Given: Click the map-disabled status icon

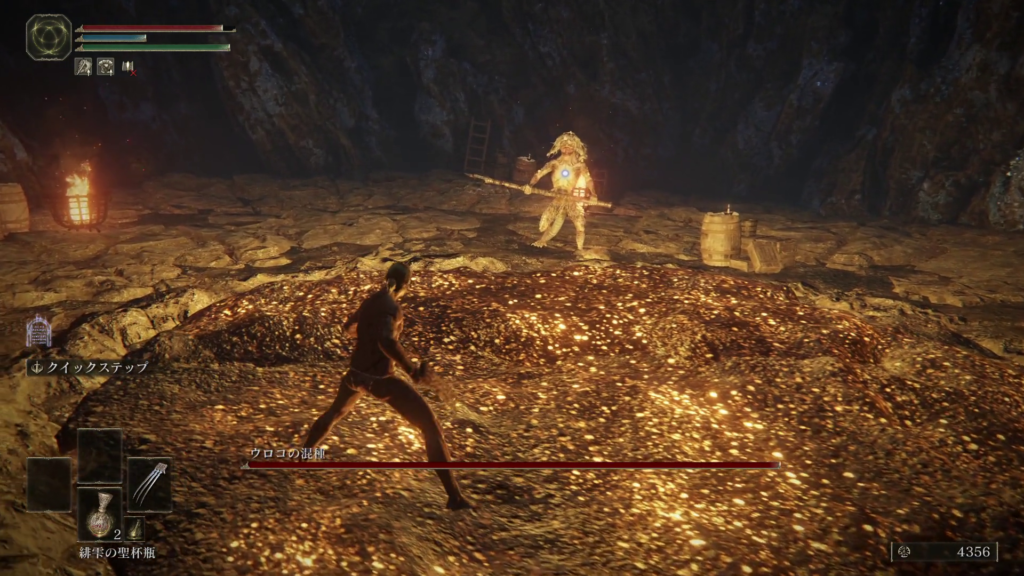Looking at the screenshot, I should coord(128,67).
